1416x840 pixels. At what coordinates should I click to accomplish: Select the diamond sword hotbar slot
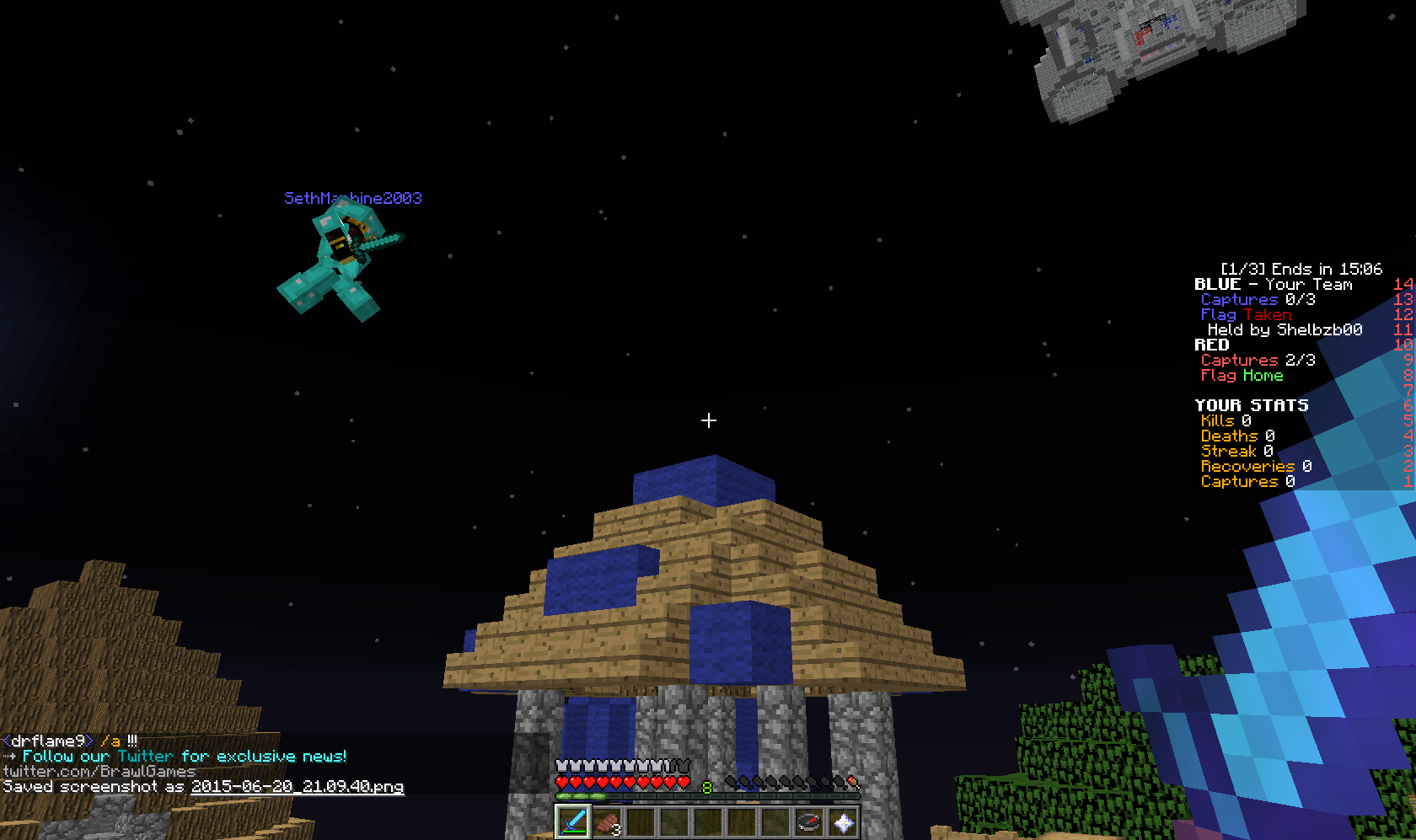click(x=573, y=821)
